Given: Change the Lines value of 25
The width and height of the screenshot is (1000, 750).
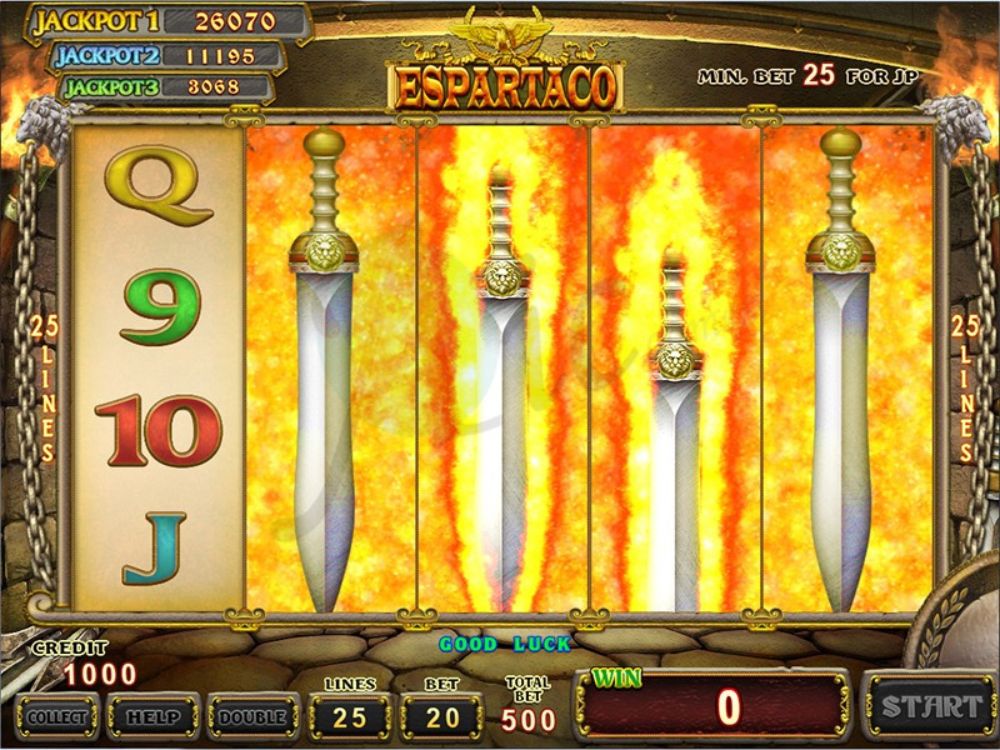Looking at the screenshot, I should tap(350, 716).
